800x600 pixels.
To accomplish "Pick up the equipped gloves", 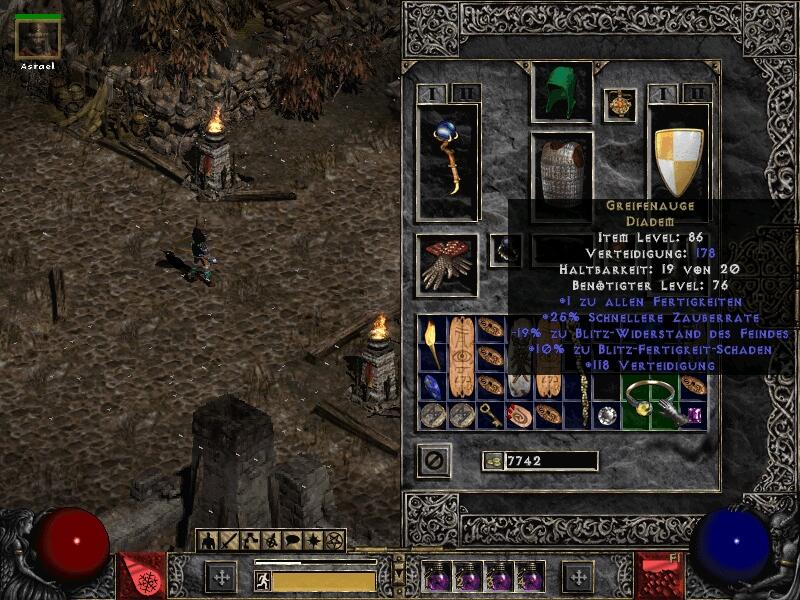I will [x=447, y=264].
